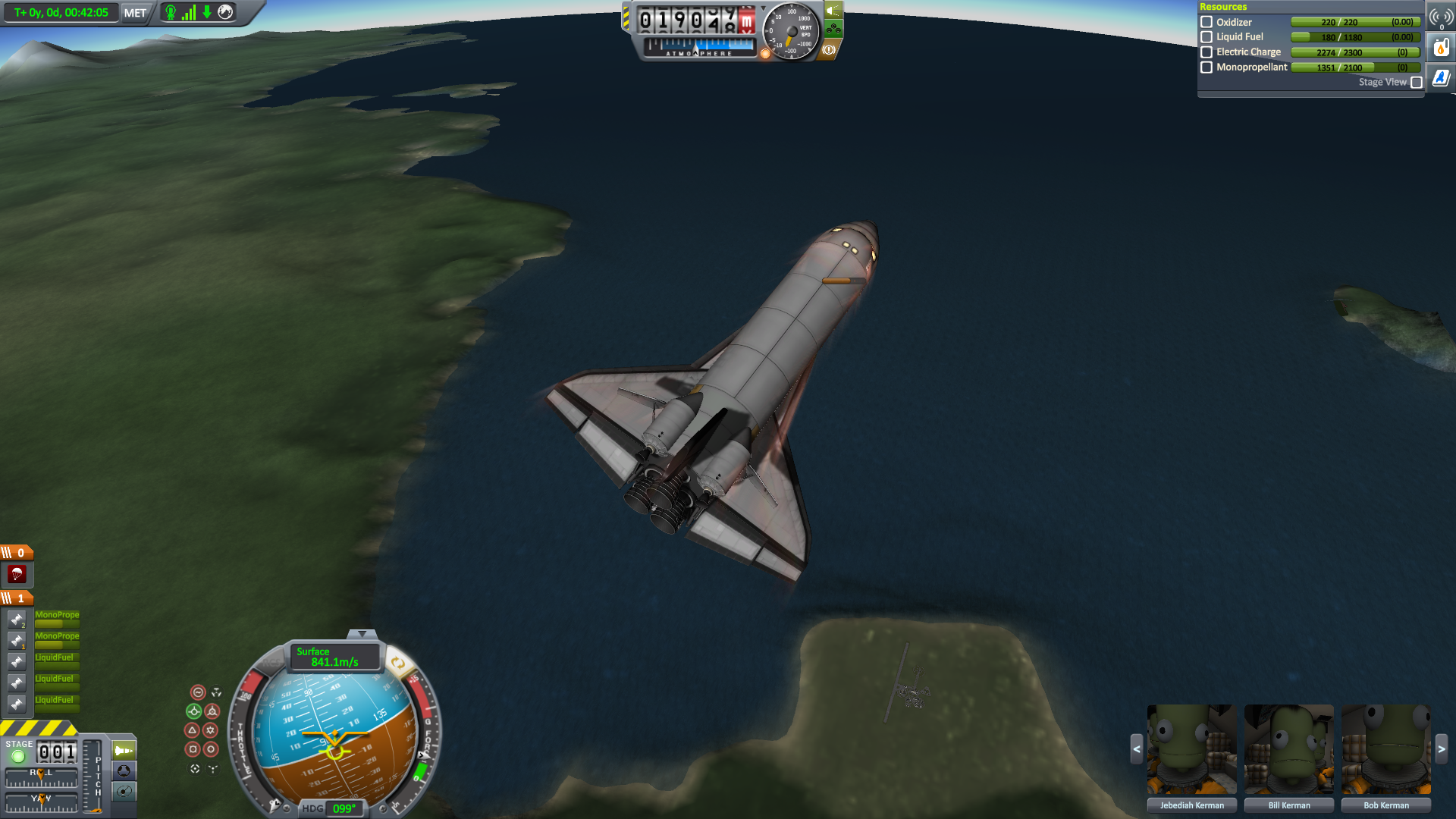This screenshot has height=819, width=1456.
Task: Show next crew portraits with right arrow
Action: coord(1441,749)
